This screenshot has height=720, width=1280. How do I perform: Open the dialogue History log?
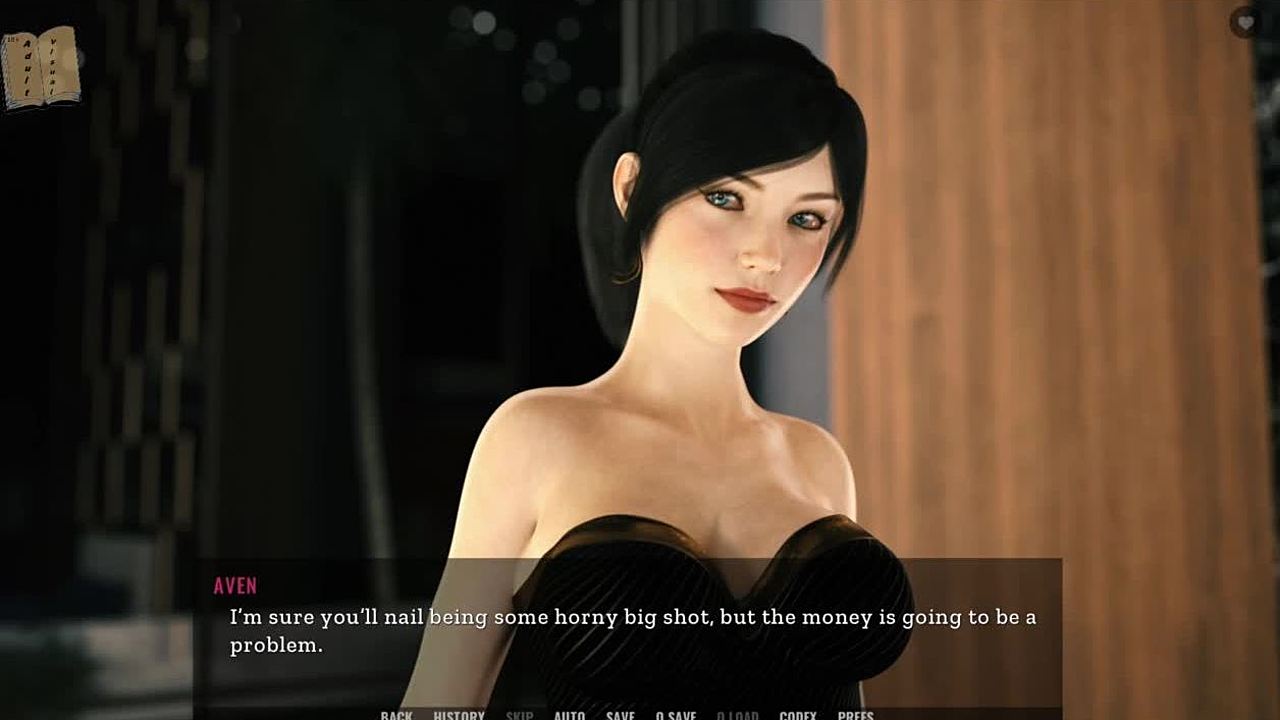459,715
